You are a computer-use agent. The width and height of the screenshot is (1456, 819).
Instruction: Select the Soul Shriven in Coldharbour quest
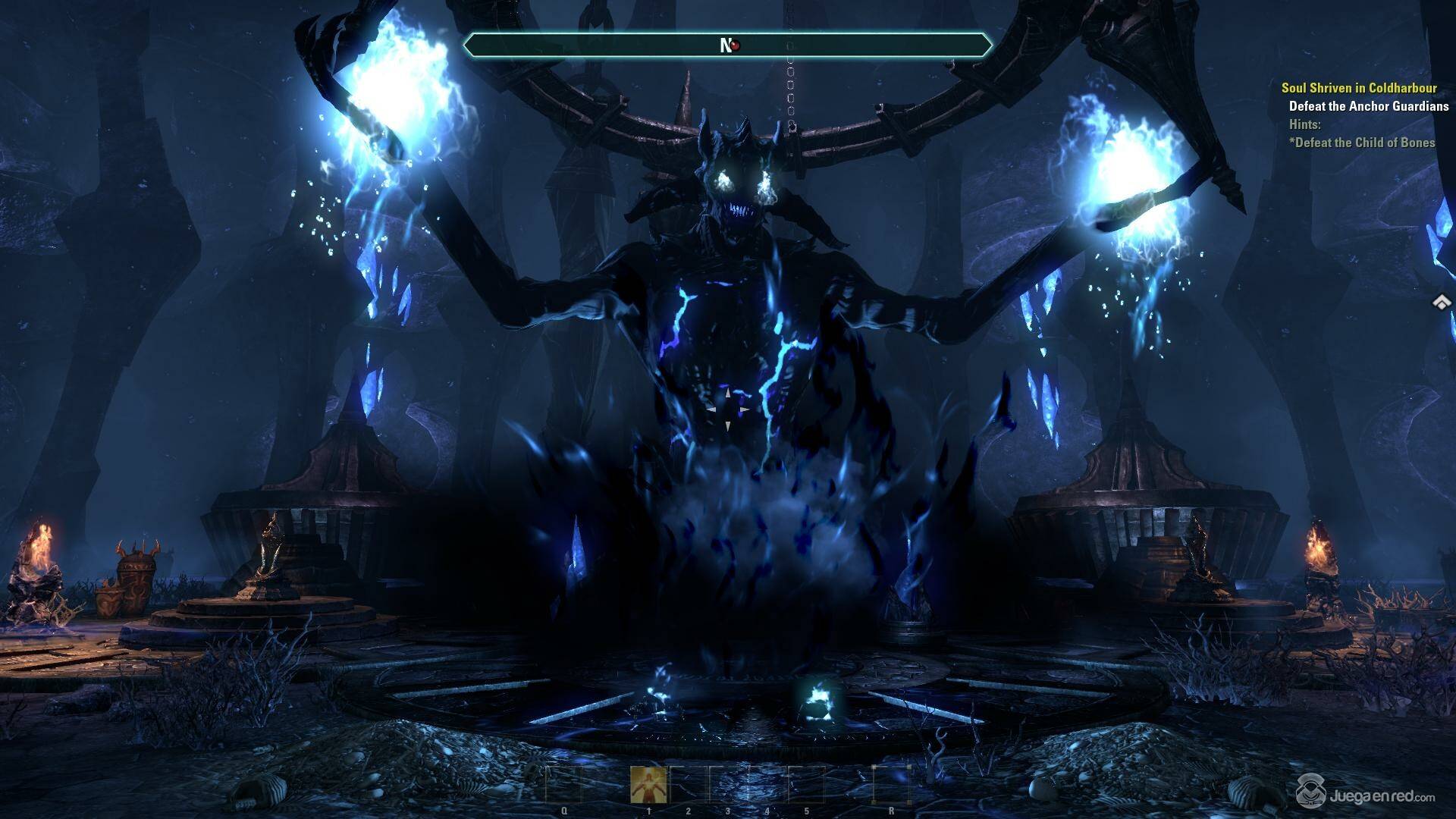[1359, 88]
